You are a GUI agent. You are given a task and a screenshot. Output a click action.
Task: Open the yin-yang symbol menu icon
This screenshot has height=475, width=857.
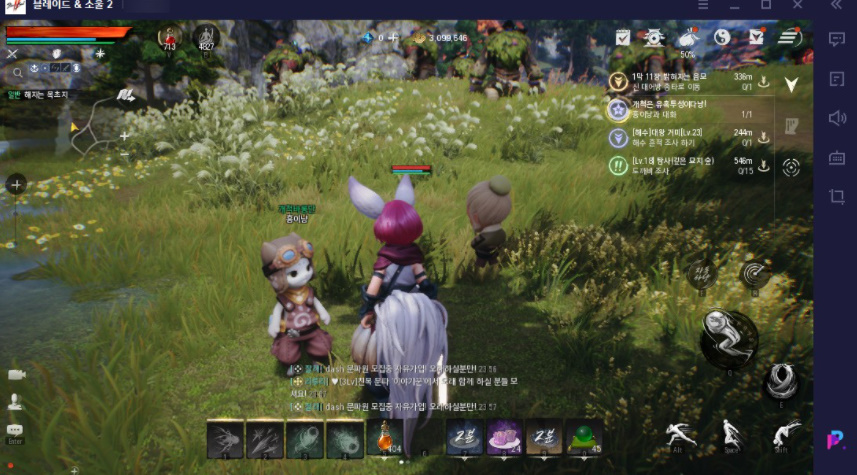pos(722,38)
